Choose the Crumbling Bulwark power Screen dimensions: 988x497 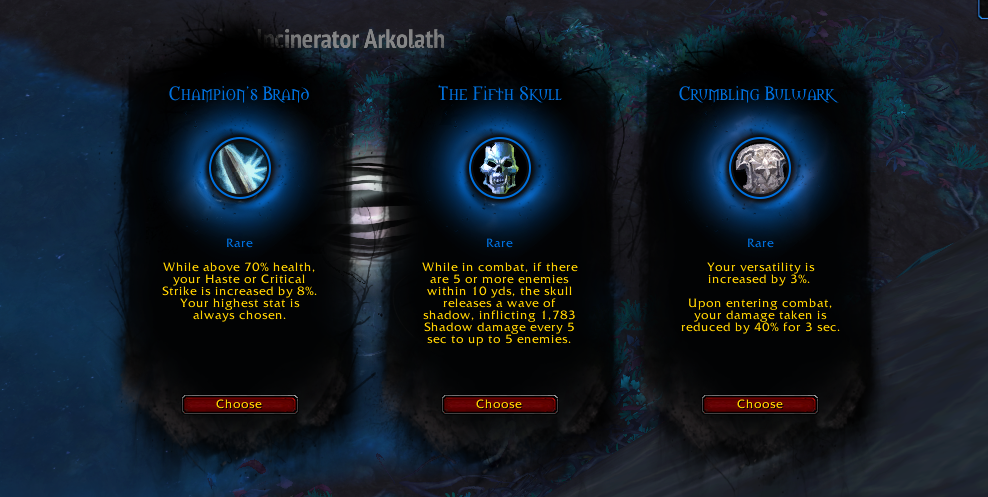(x=759, y=404)
